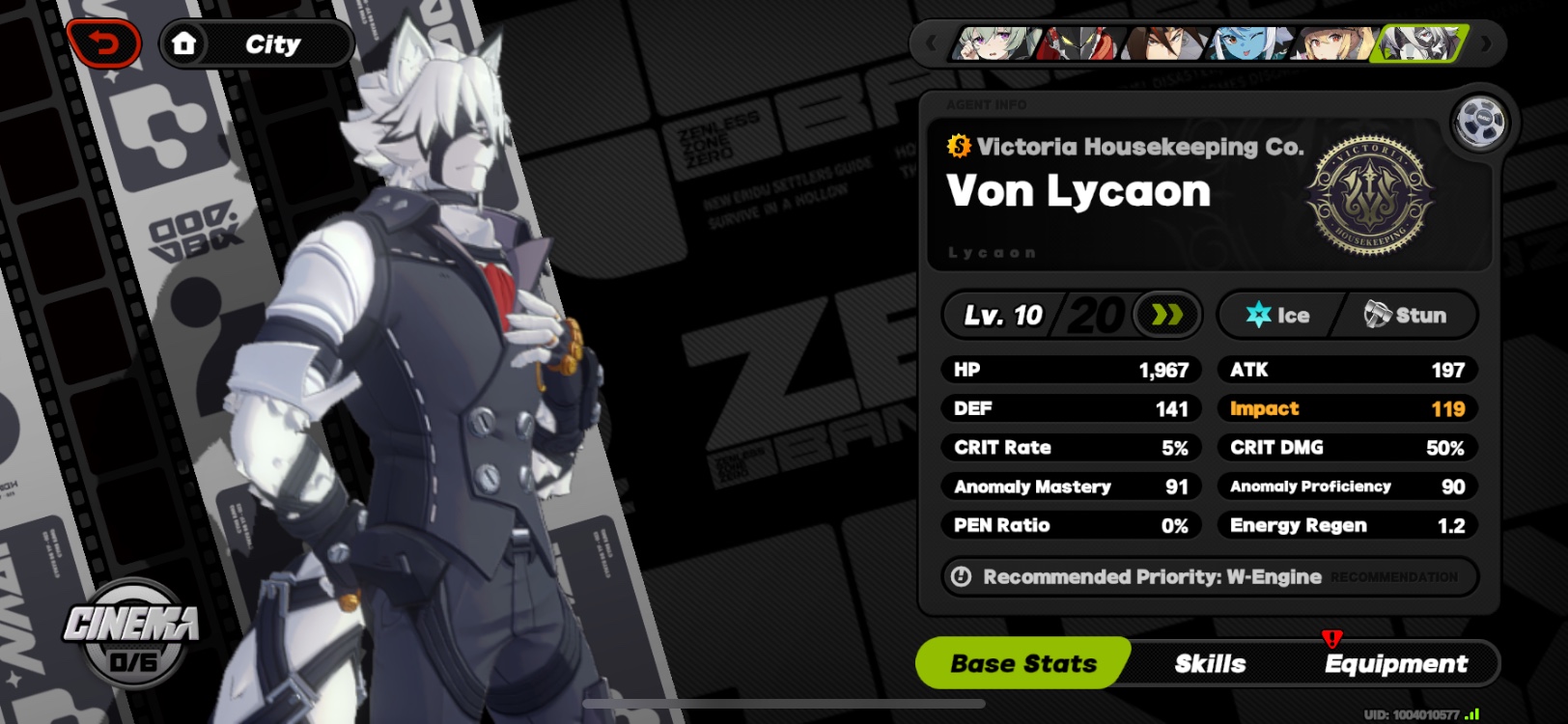Click the level-up double arrow button
Viewport: 1568px width, 724px height.
1168,314
